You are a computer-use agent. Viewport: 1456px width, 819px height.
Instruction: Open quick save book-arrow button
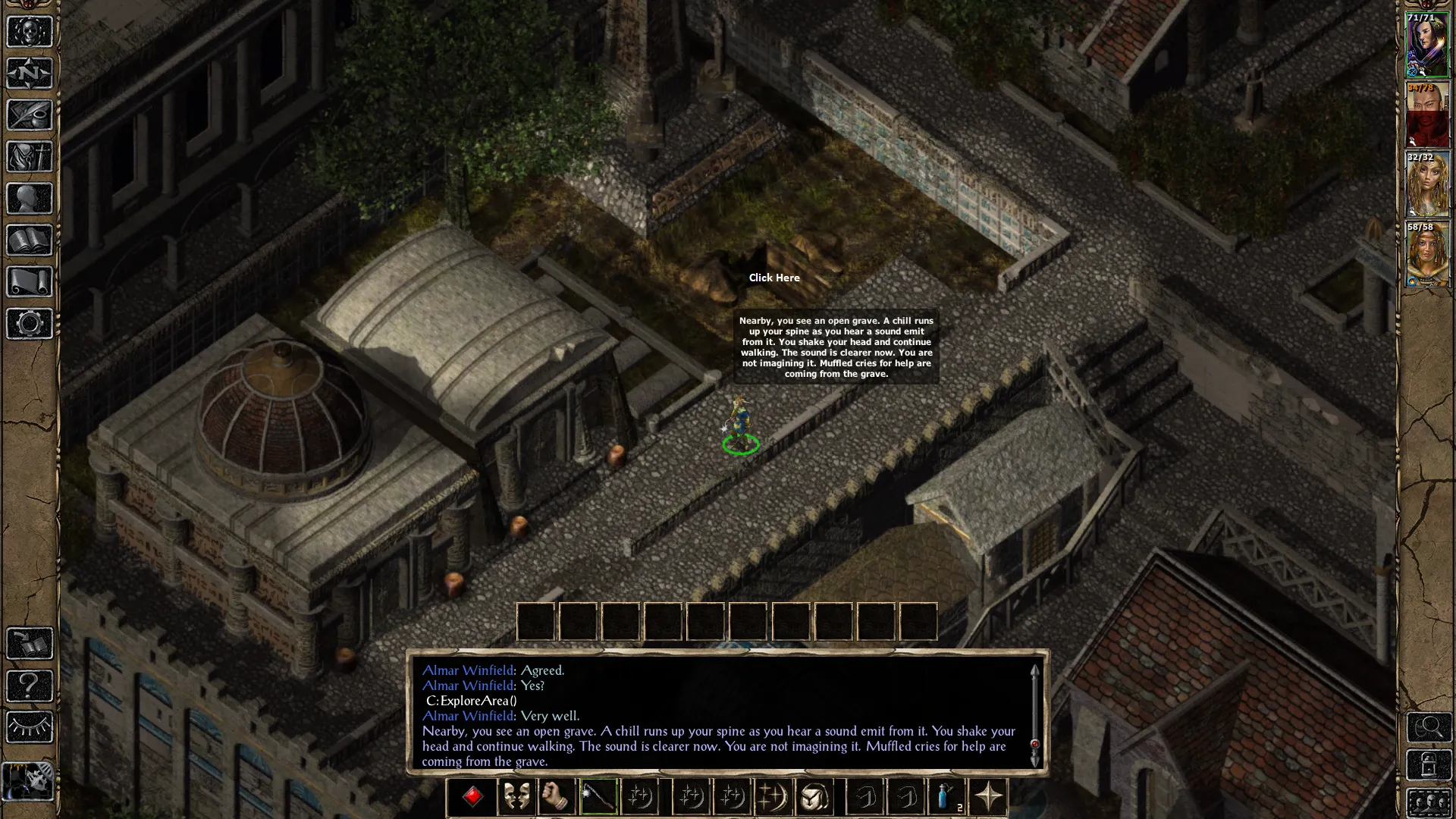coord(30,644)
